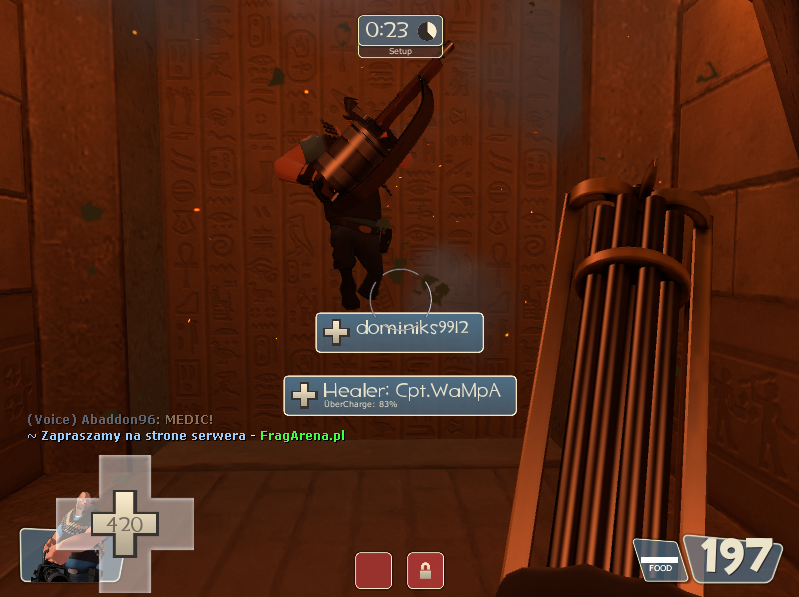799x597 pixels.
Task: Select the Healer: Cpt.WaMpA panel
Action: tap(400, 395)
